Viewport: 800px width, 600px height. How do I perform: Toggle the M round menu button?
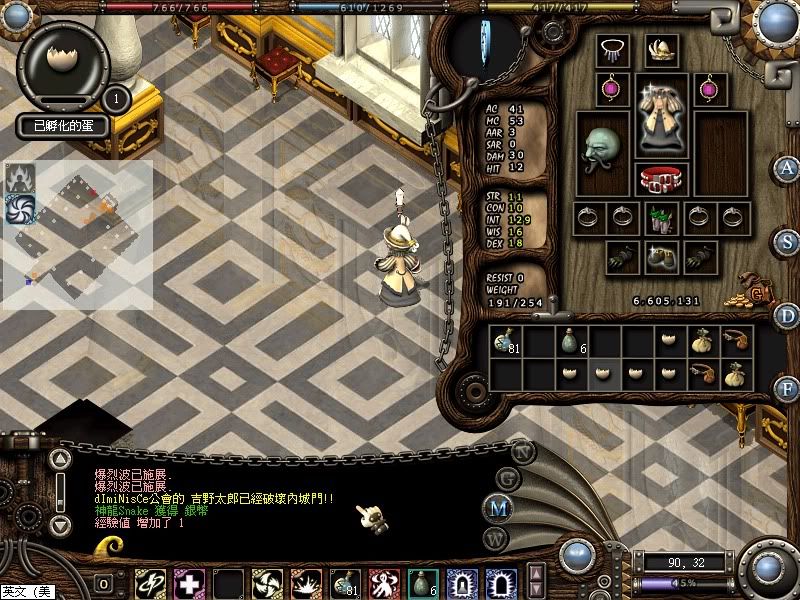[498, 508]
